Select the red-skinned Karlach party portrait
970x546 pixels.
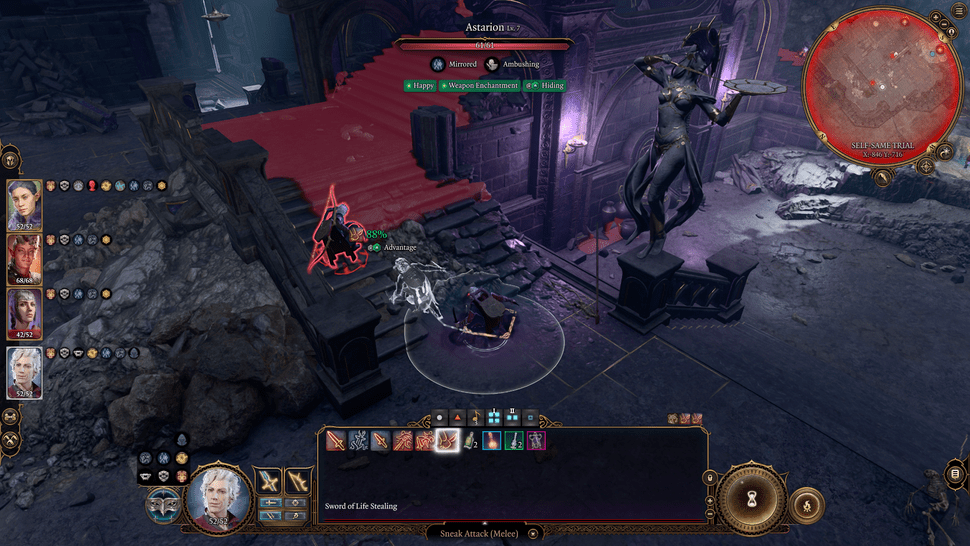coord(25,260)
